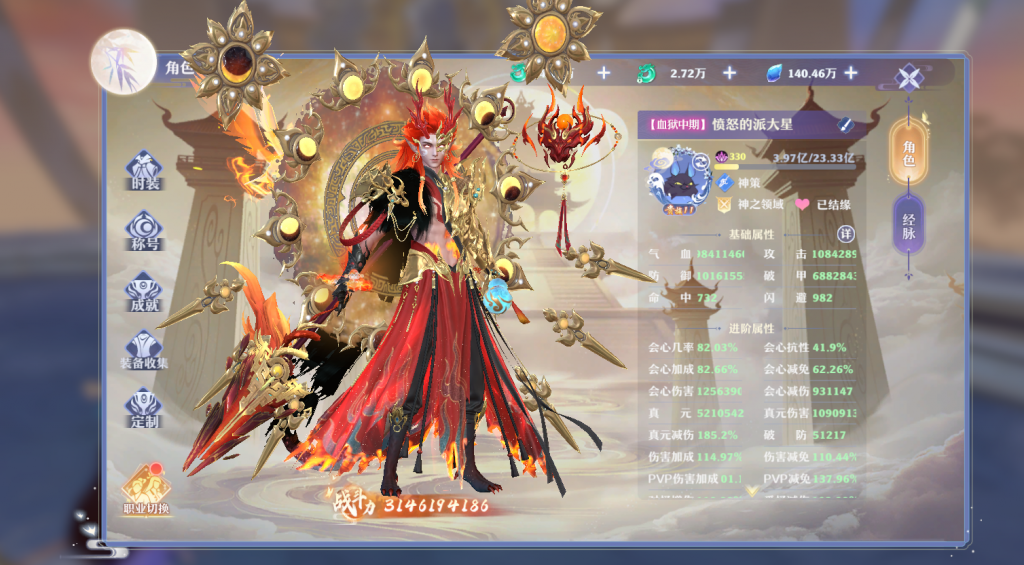Close the character panel with the X
Image resolution: width=1024 pixels, height=565 pixels.
click(909, 78)
